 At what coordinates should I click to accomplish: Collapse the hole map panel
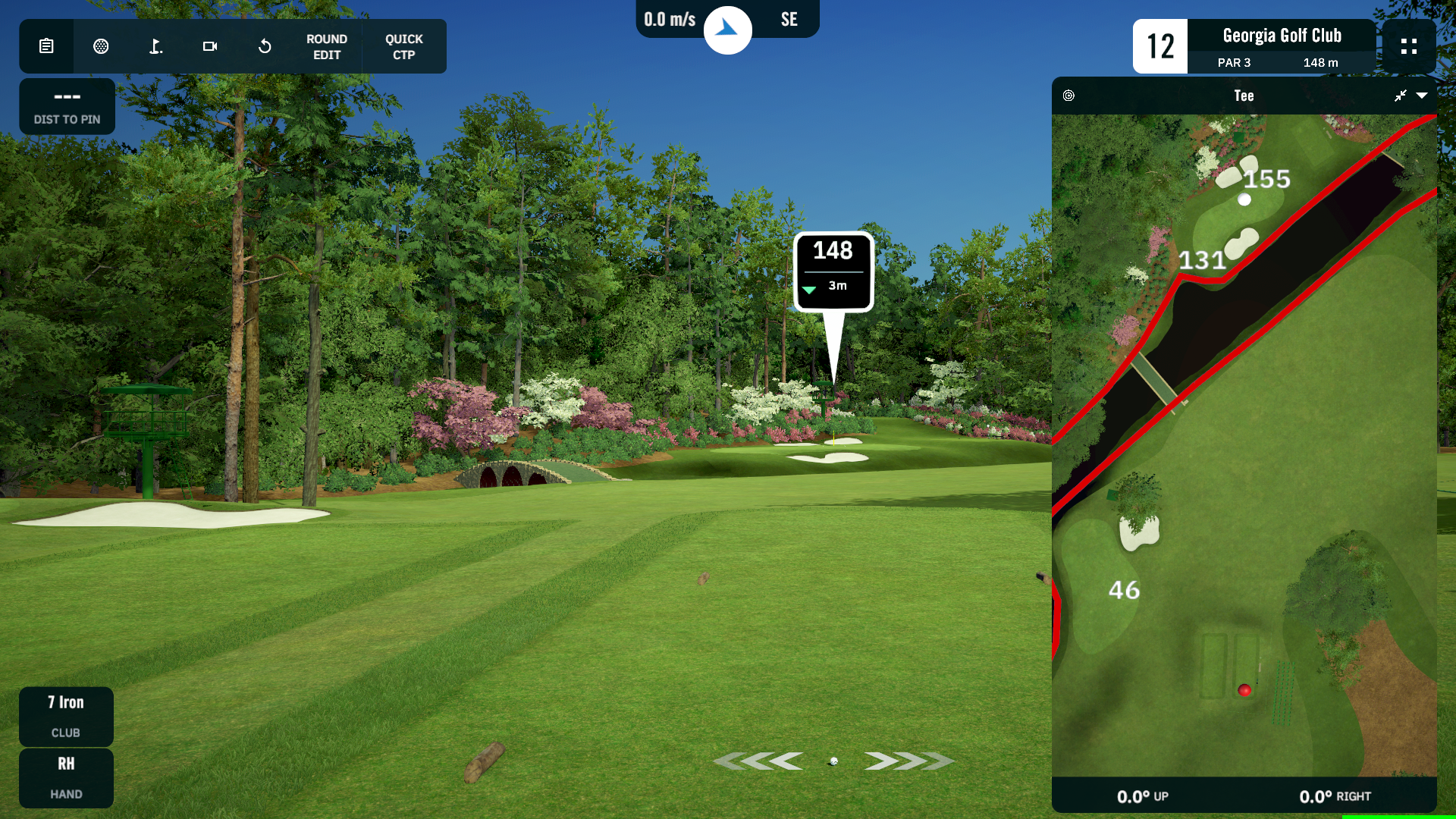pos(1401,96)
